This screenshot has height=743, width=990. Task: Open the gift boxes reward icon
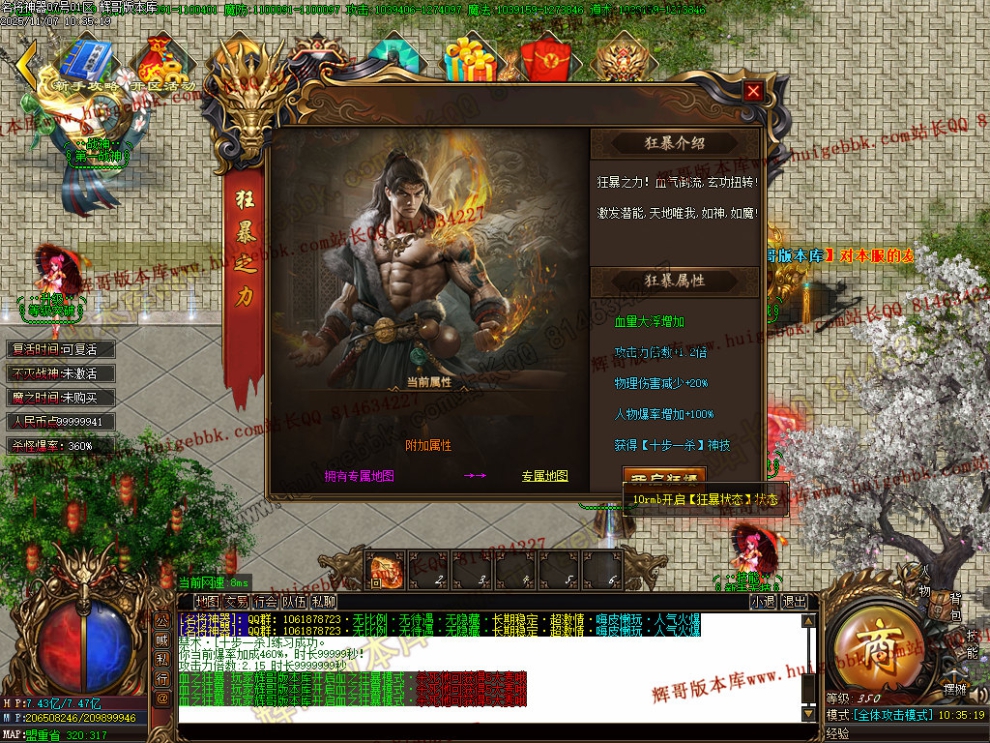(470, 60)
